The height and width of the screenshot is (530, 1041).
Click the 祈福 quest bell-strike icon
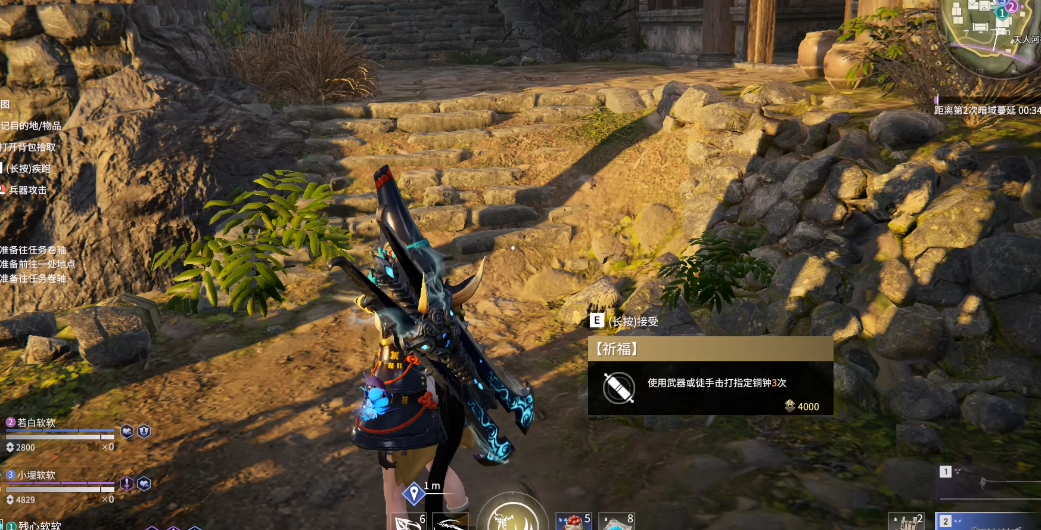[x=615, y=386]
